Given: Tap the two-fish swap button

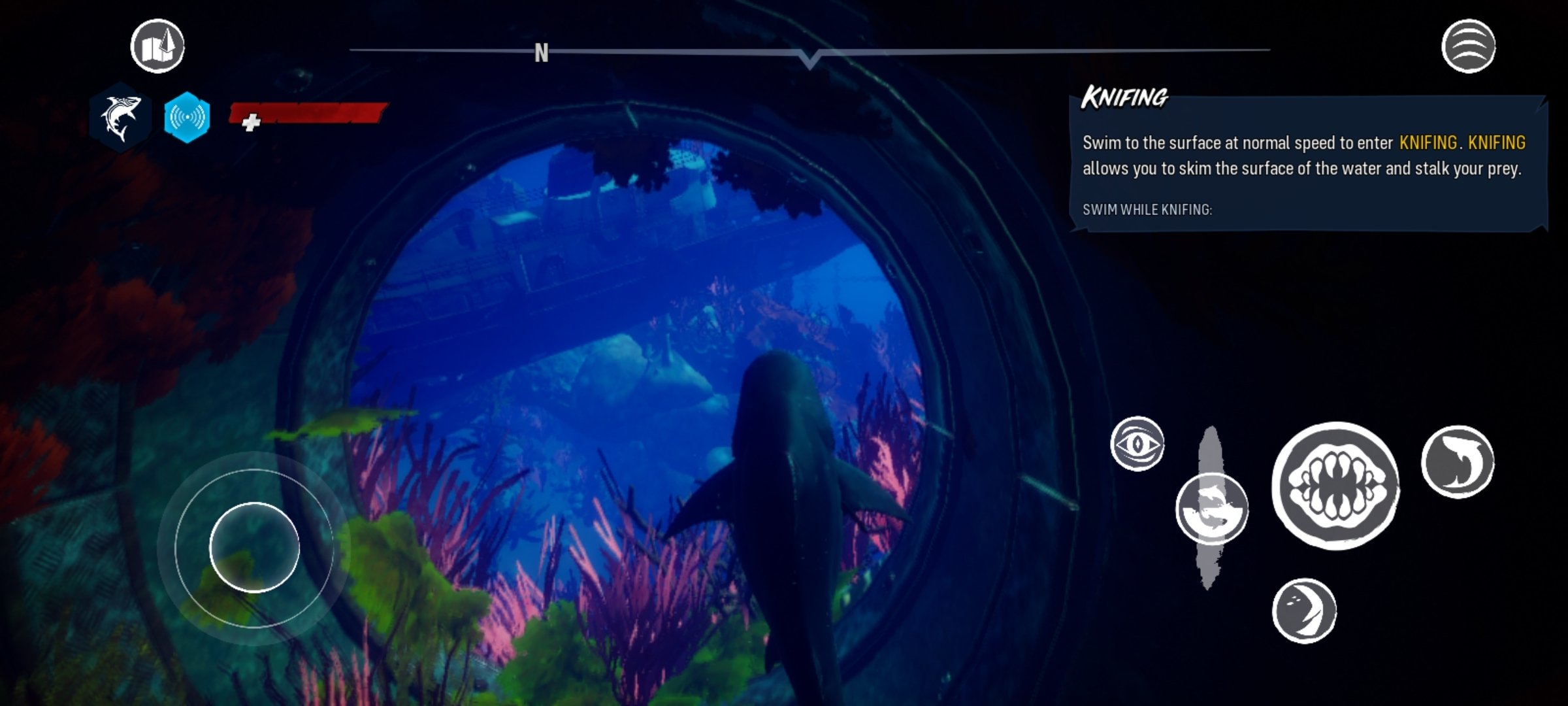Looking at the screenshot, I should click(x=1211, y=509).
